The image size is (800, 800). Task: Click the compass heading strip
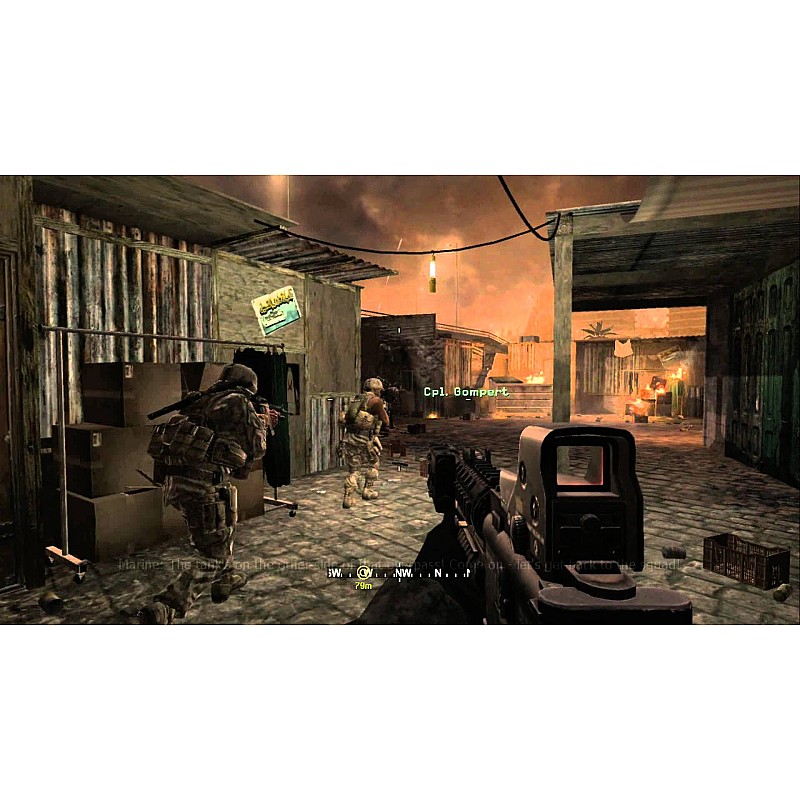click(x=402, y=573)
